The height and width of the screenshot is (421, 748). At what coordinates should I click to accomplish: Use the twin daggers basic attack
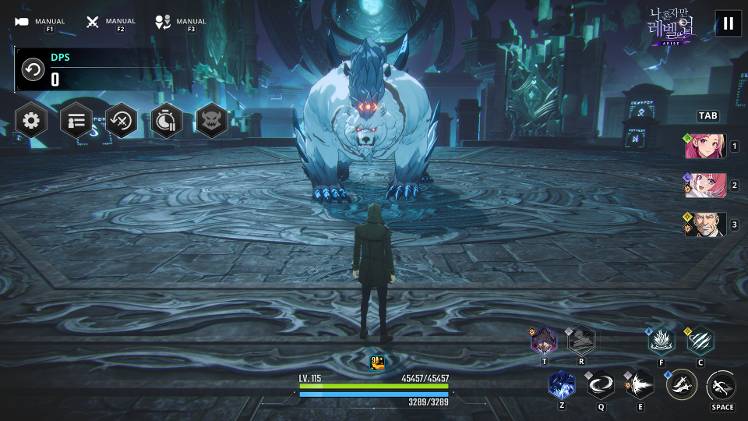click(x=682, y=383)
